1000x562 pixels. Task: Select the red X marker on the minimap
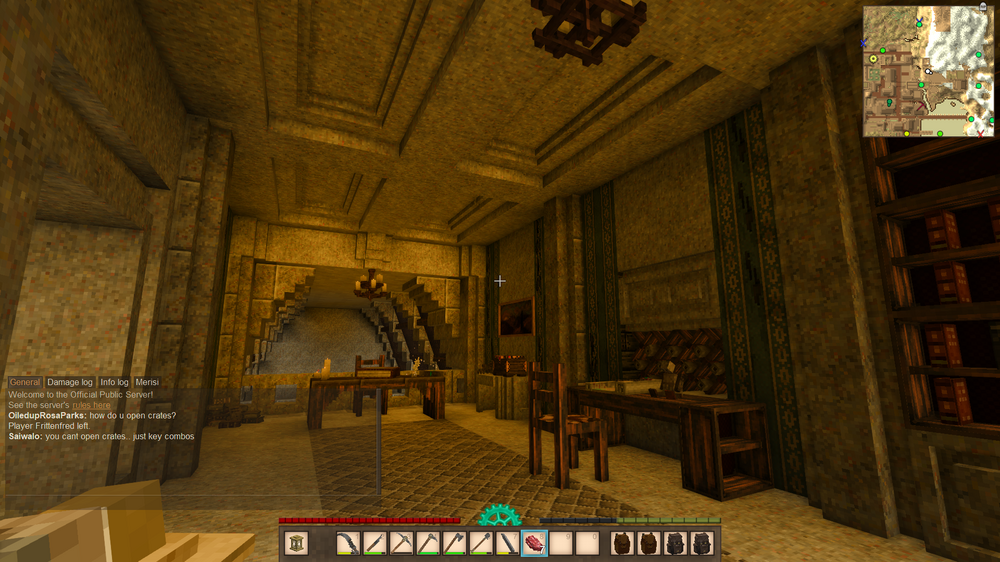point(981,132)
